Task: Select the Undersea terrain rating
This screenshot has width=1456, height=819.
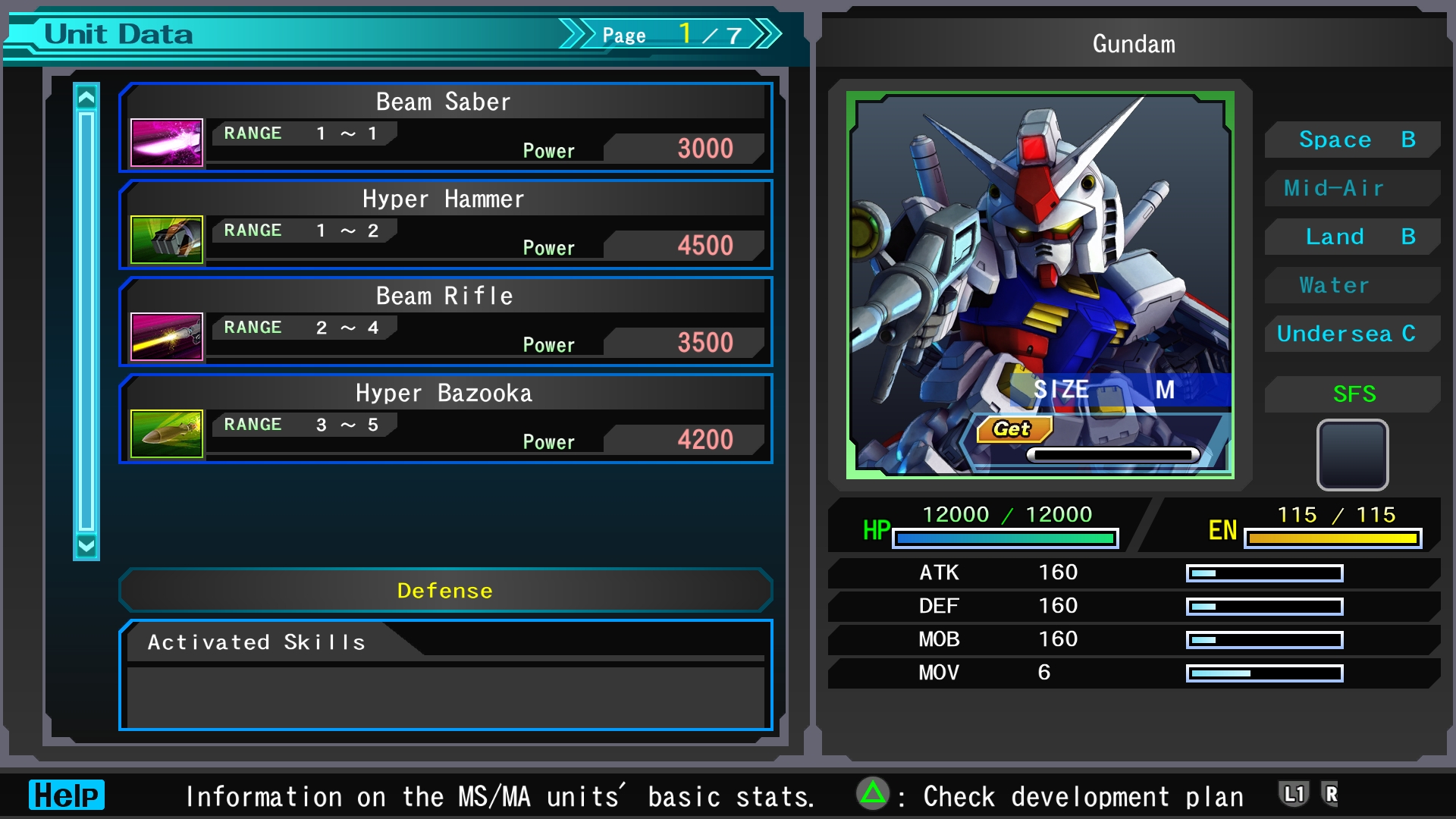Action: 1353,334
